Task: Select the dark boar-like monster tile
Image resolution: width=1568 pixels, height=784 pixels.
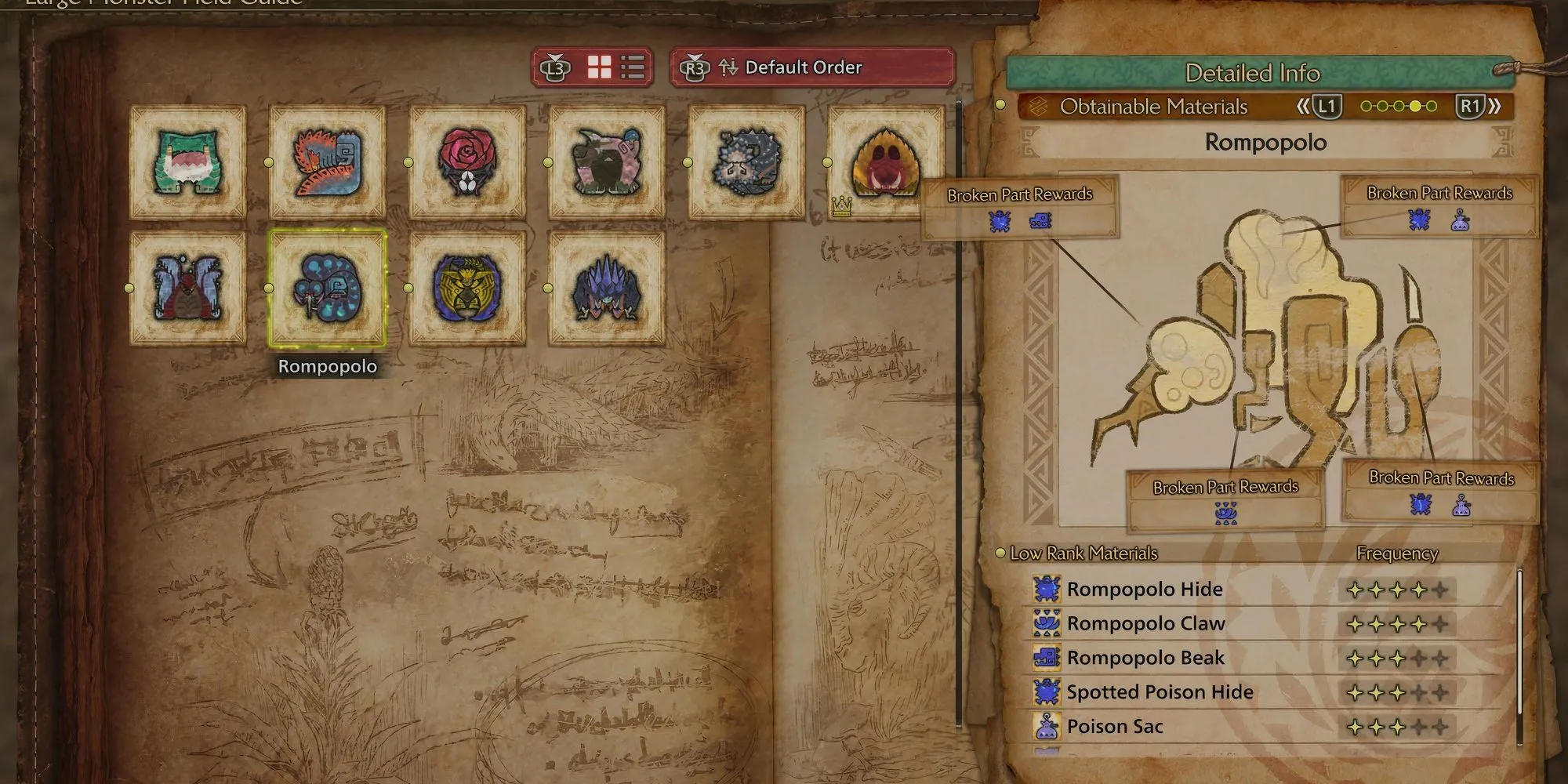Action: tap(607, 162)
